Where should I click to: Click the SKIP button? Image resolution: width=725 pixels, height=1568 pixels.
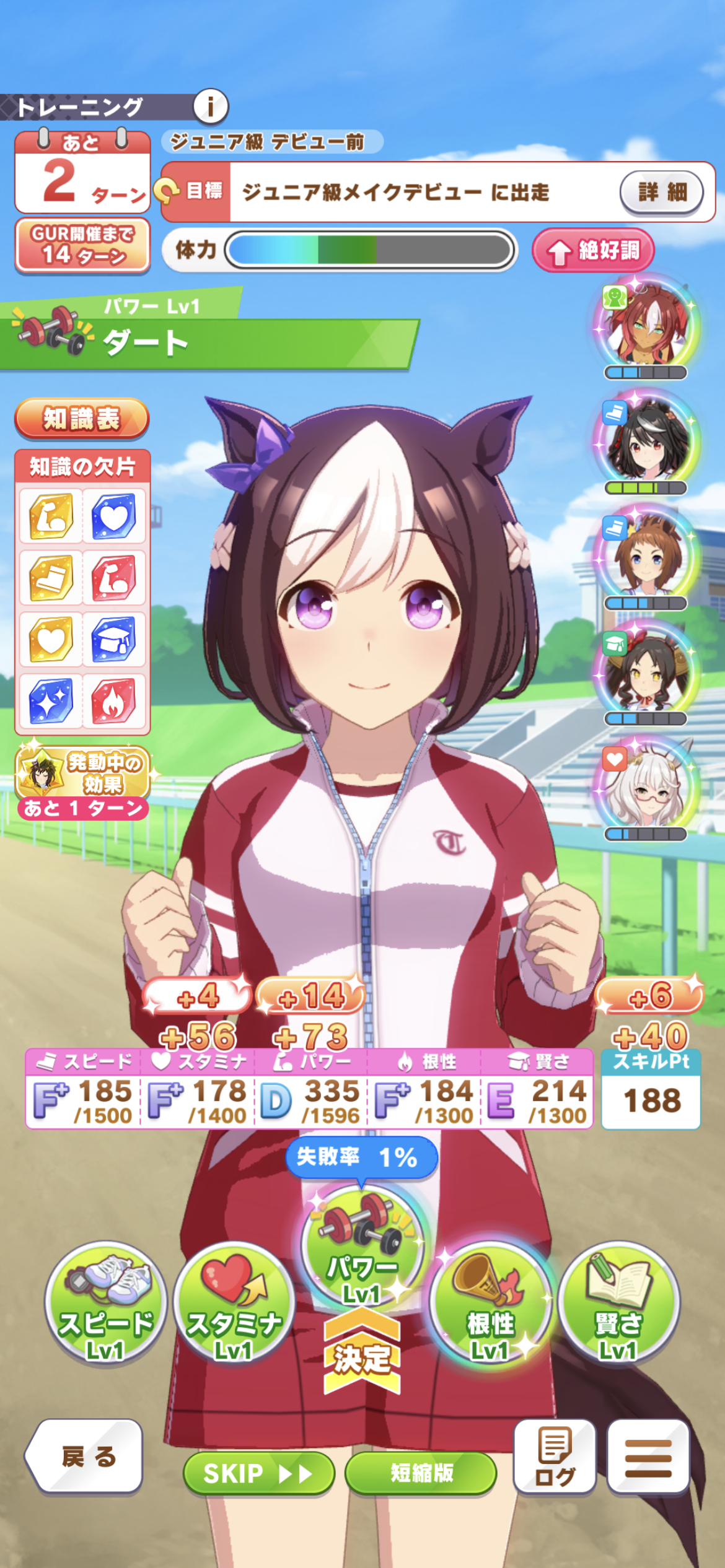coord(258,1473)
